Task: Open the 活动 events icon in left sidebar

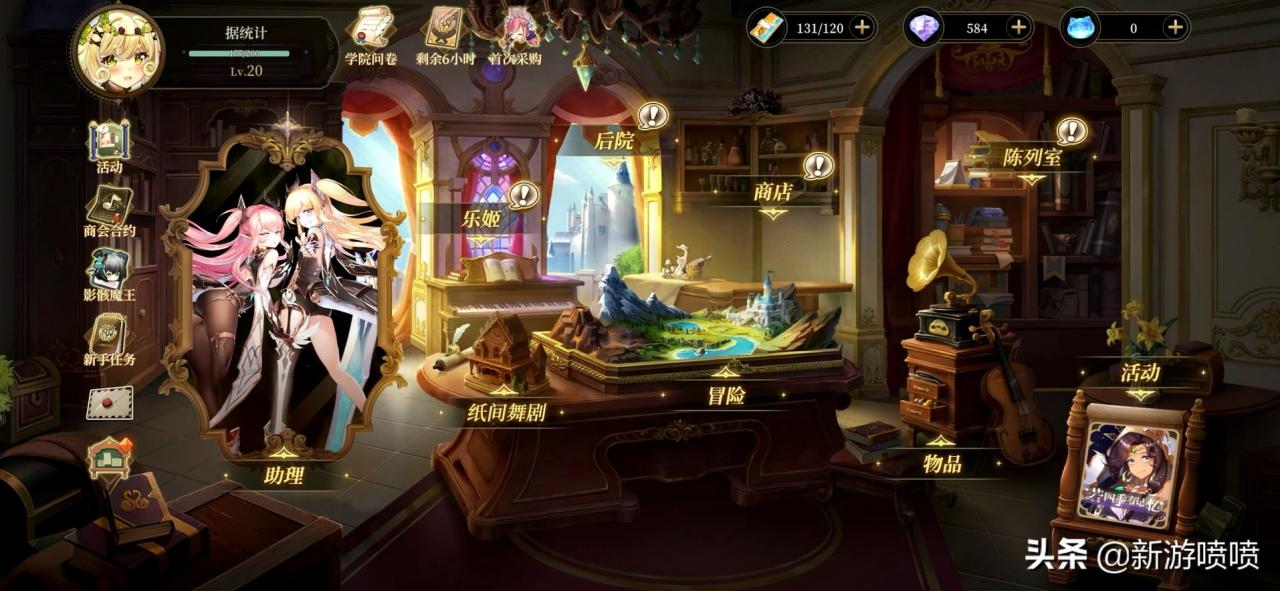Action: tap(109, 146)
